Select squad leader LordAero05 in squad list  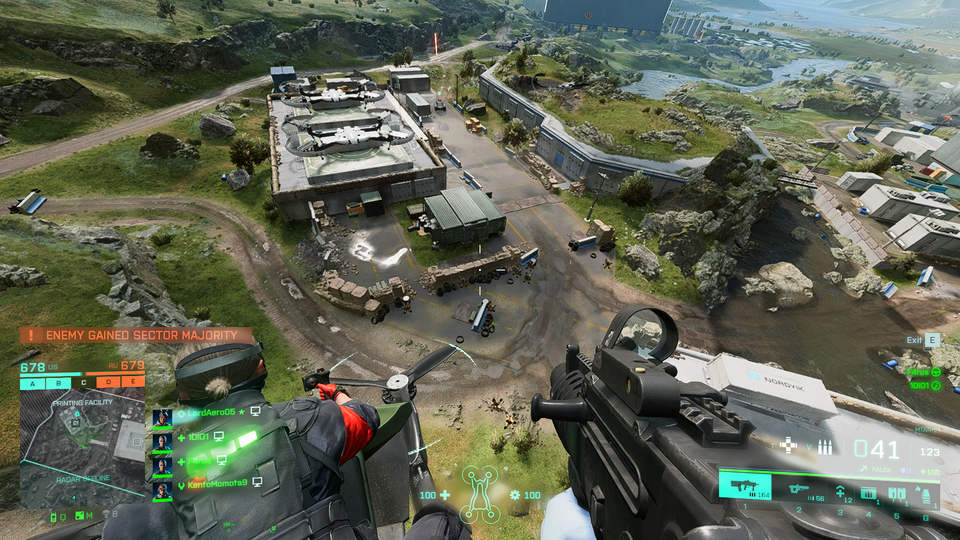(x=211, y=412)
